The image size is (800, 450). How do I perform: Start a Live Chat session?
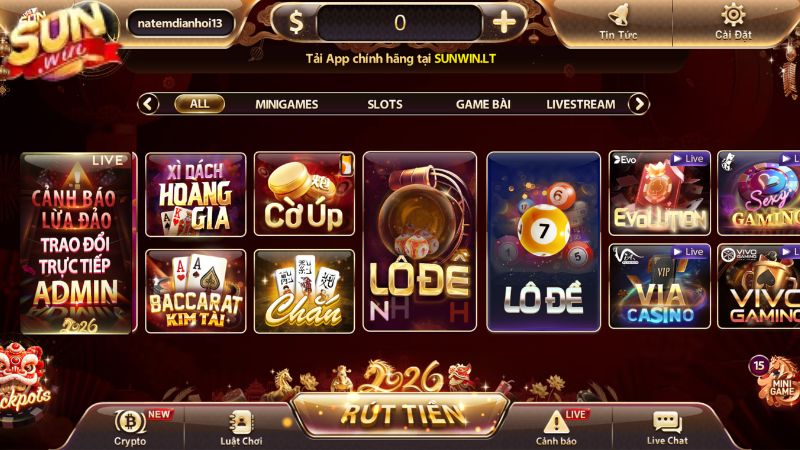point(667,427)
